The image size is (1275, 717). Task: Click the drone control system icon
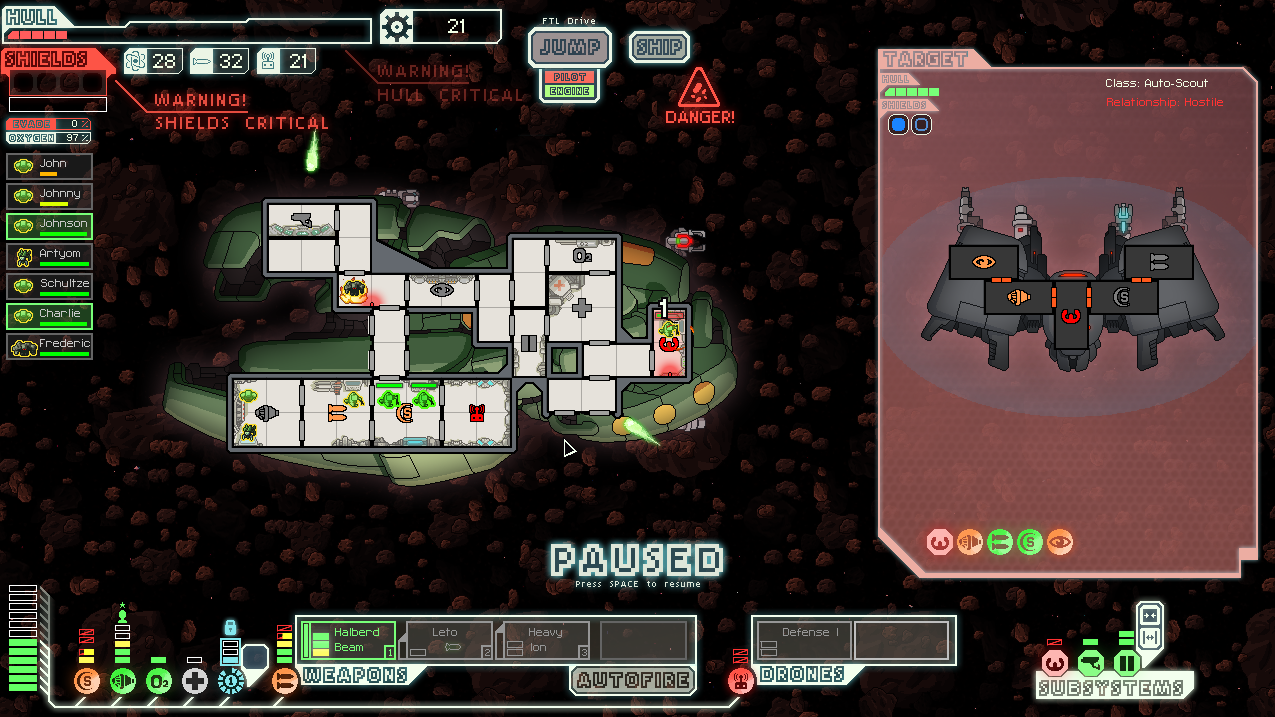pyautogui.click(x=740, y=681)
